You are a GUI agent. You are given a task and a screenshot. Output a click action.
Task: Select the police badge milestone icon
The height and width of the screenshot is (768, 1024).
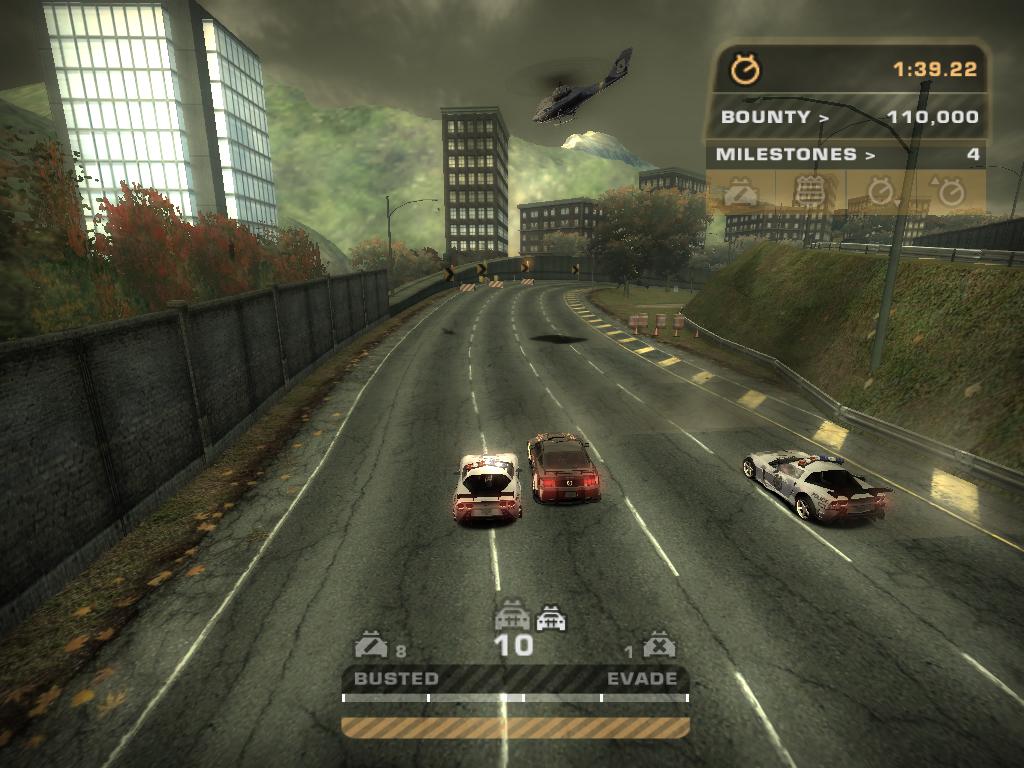(809, 191)
